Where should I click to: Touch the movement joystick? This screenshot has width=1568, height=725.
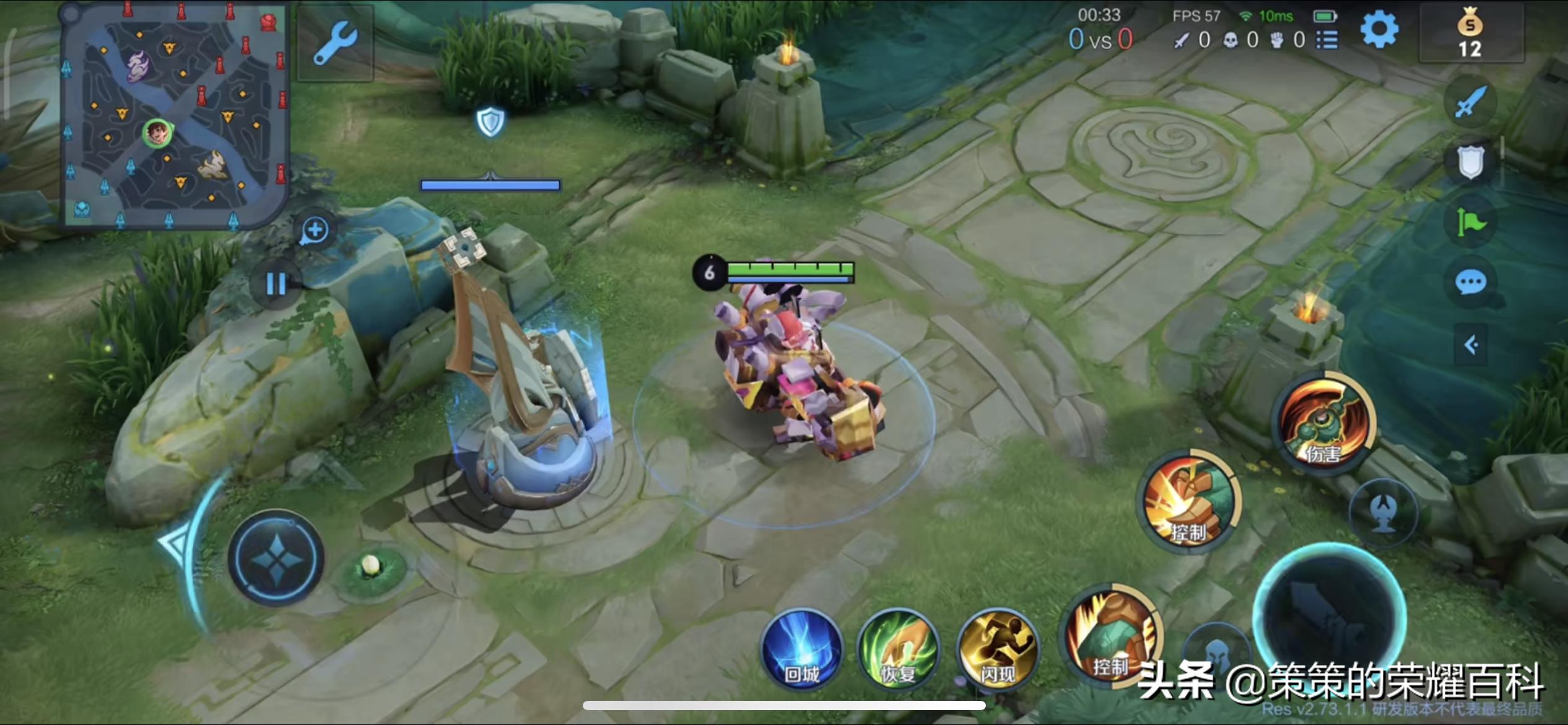click(x=276, y=558)
